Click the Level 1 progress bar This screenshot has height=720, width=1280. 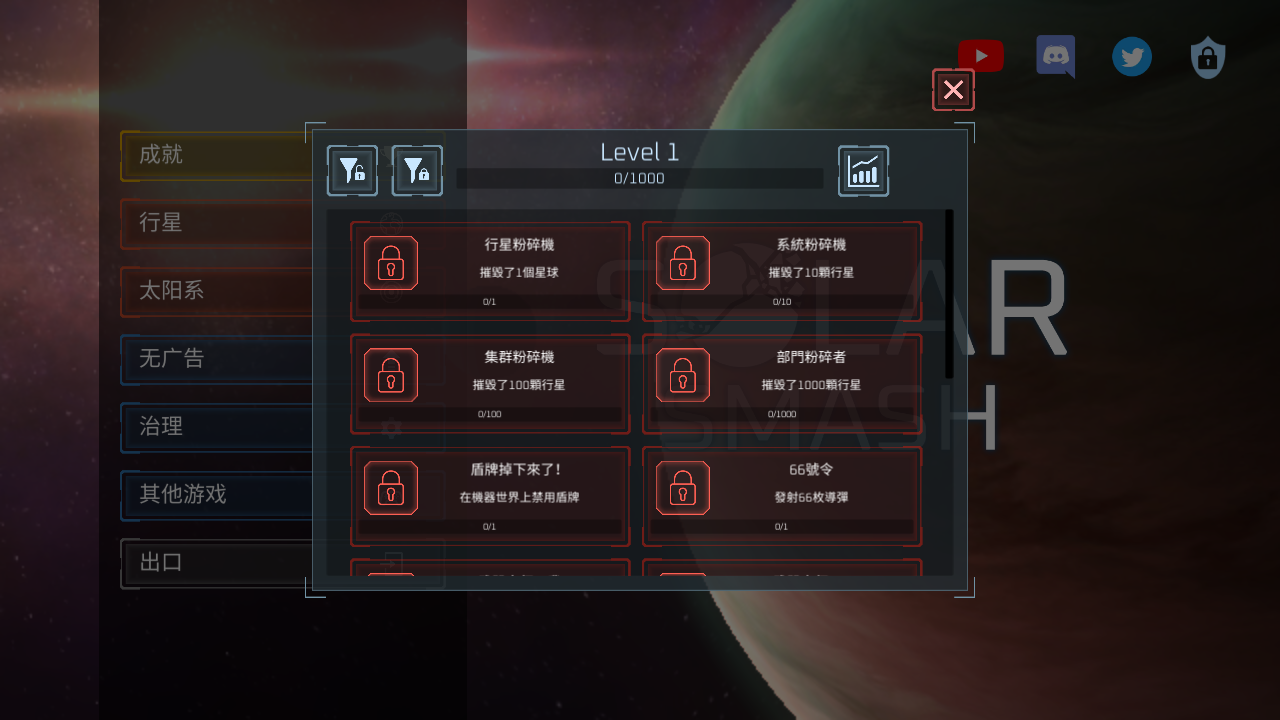639,178
